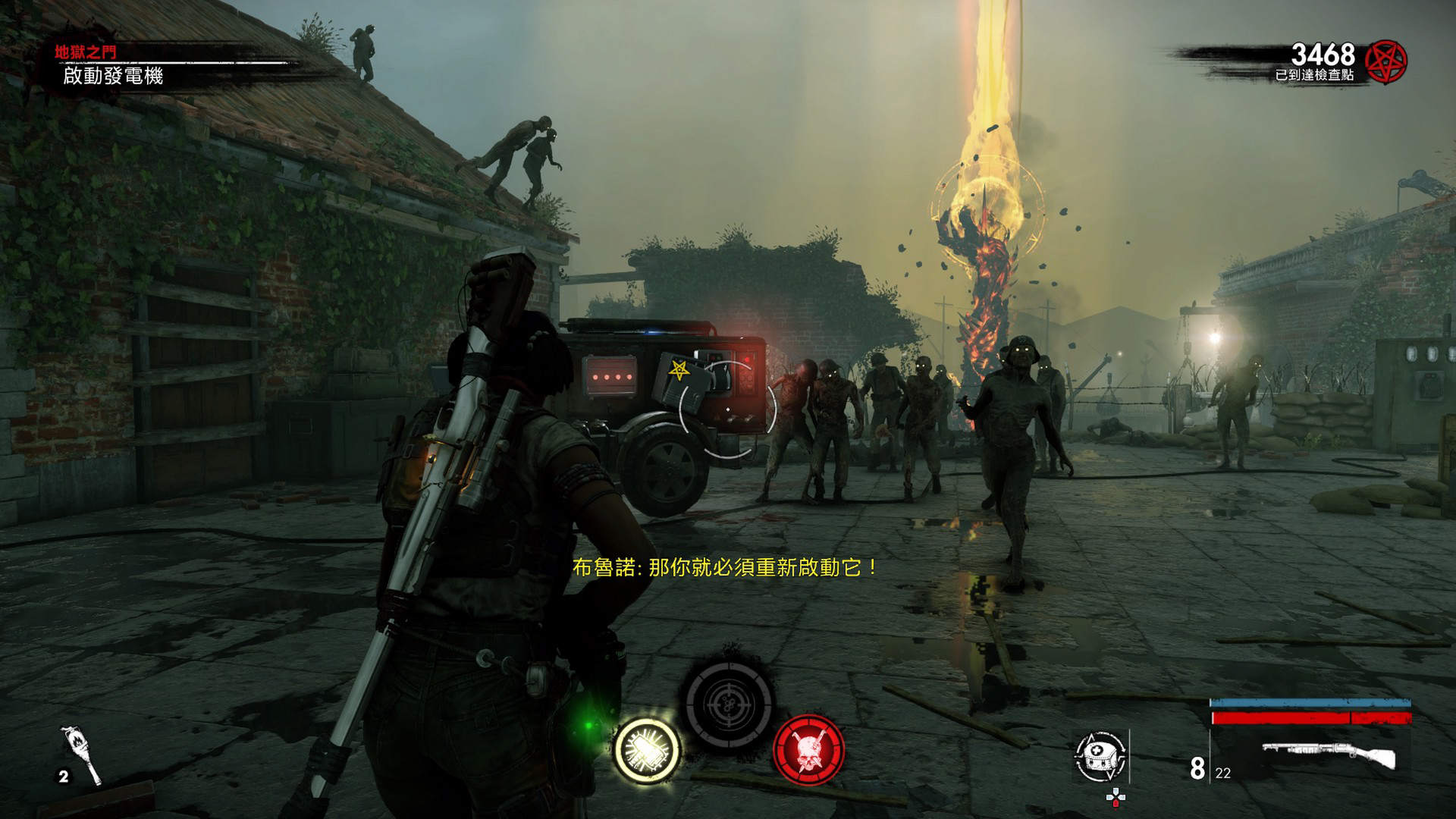The height and width of the screenshot is (819, 1456).
Task: Activate the glowing yellow melee ability
Action: point(647,749)
